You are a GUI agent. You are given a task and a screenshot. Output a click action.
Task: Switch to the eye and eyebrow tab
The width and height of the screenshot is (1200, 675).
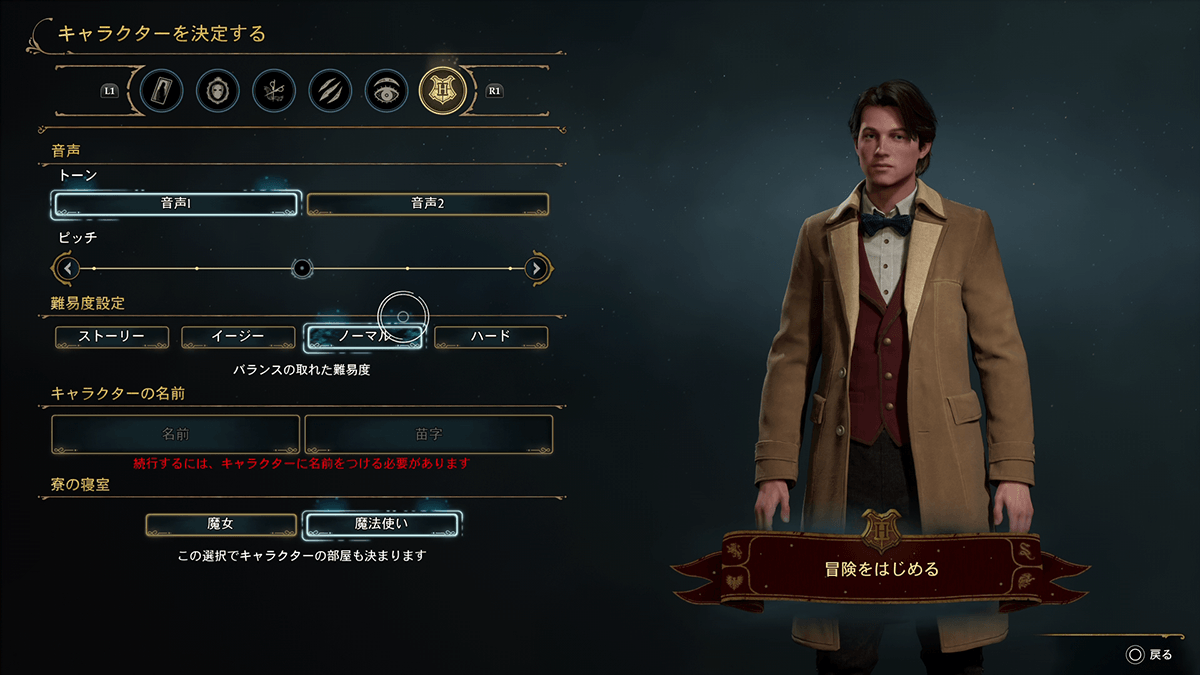(x=385, y=90)
